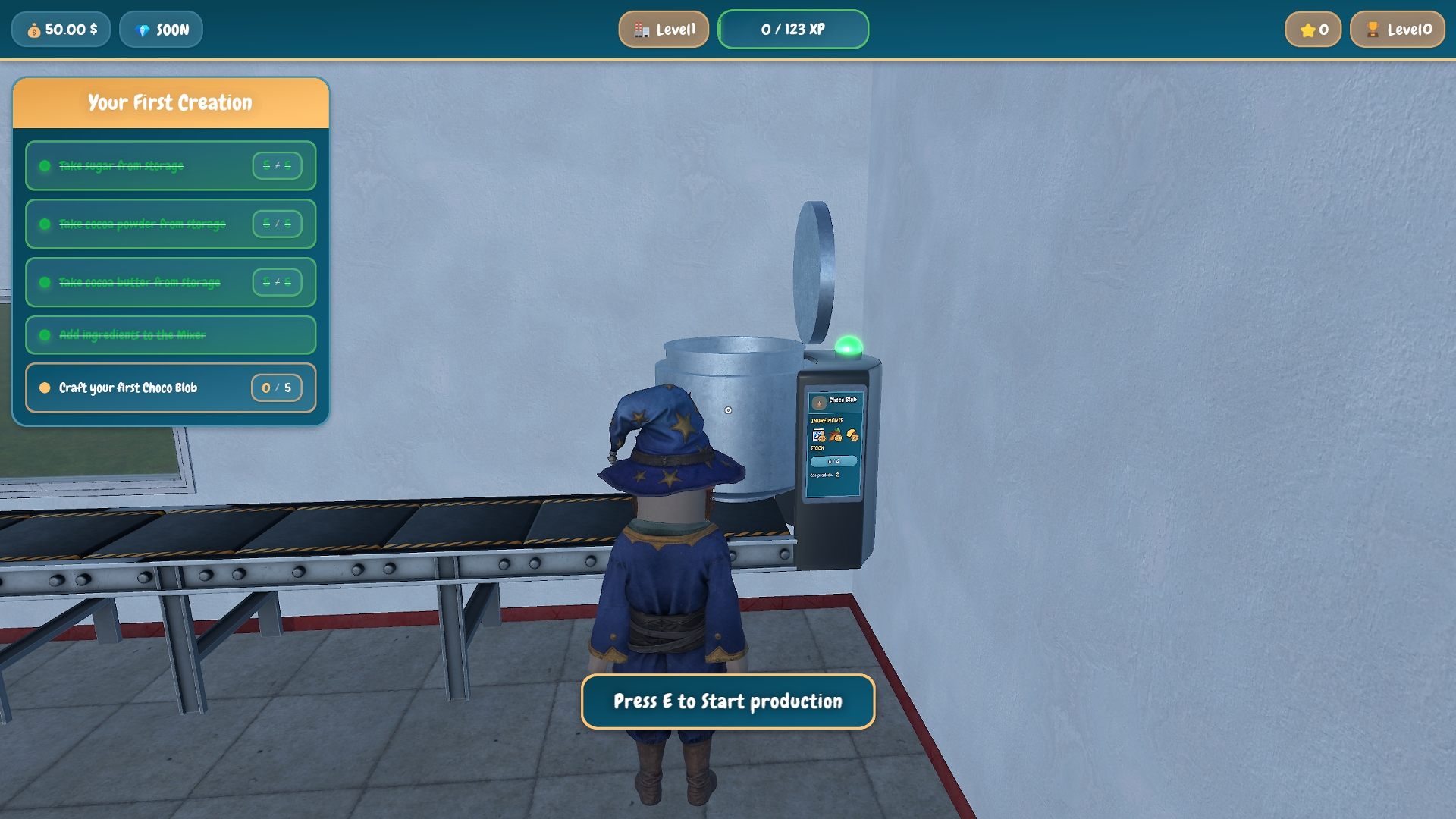
Task: Click the sugar jar ingredient icon
Action: (x=817, y=434)
